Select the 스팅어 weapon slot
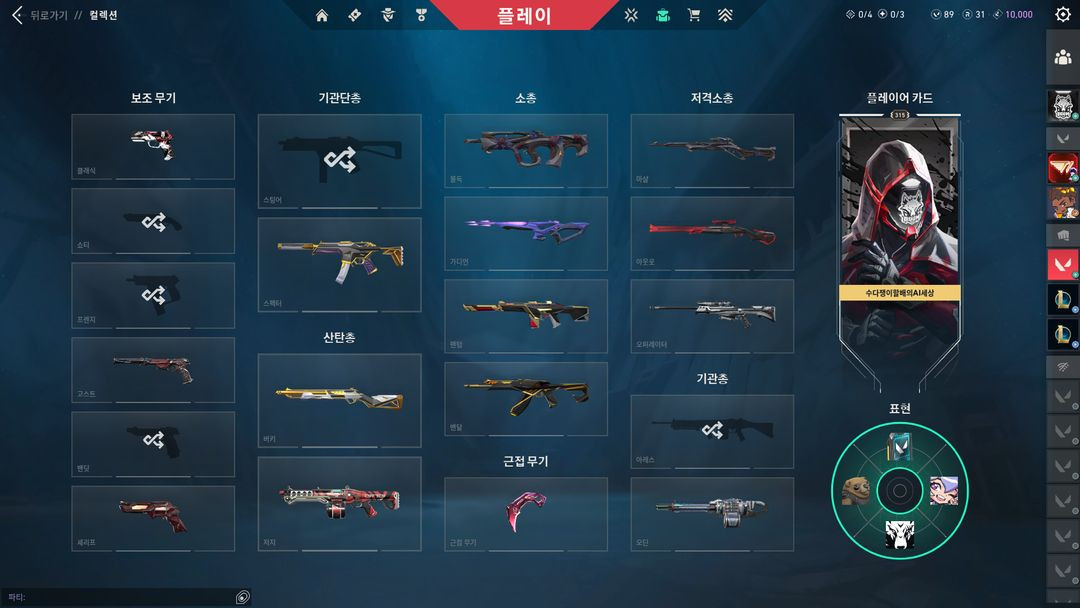 (x=339, y=160)
